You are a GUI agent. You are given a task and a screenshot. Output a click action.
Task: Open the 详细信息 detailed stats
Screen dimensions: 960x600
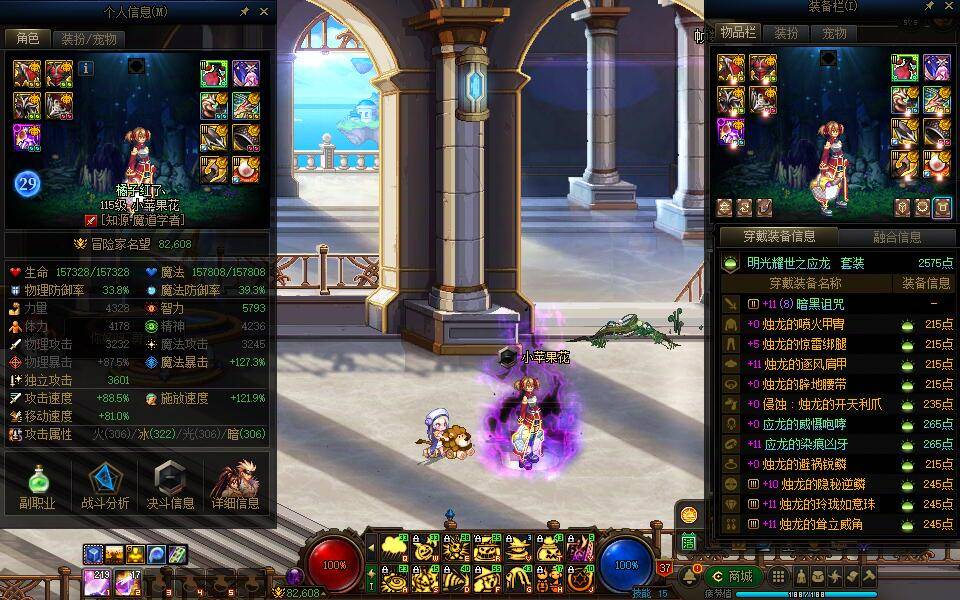pos(235,486)
